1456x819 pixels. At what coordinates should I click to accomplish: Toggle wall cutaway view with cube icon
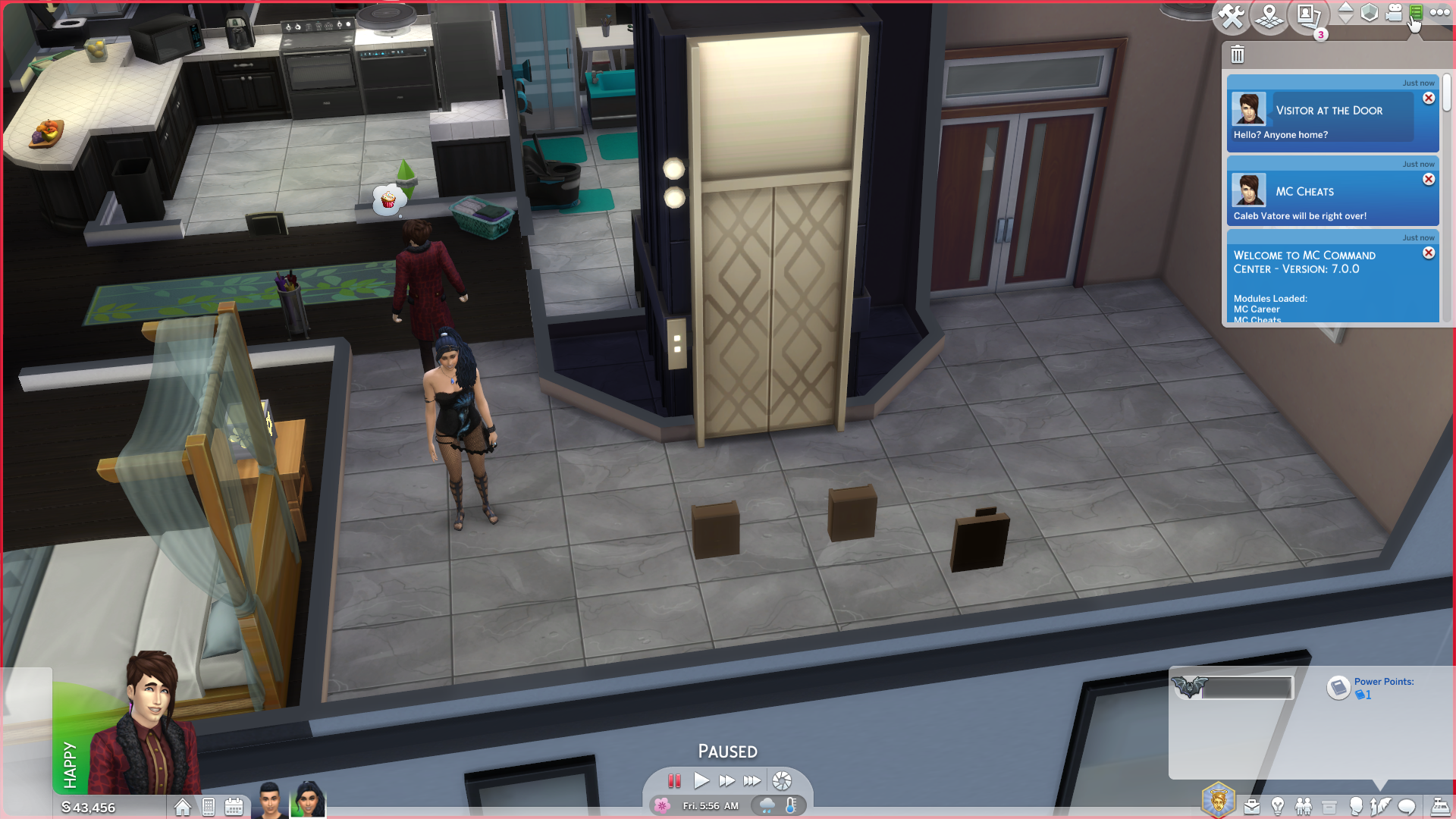[1371, 14]
